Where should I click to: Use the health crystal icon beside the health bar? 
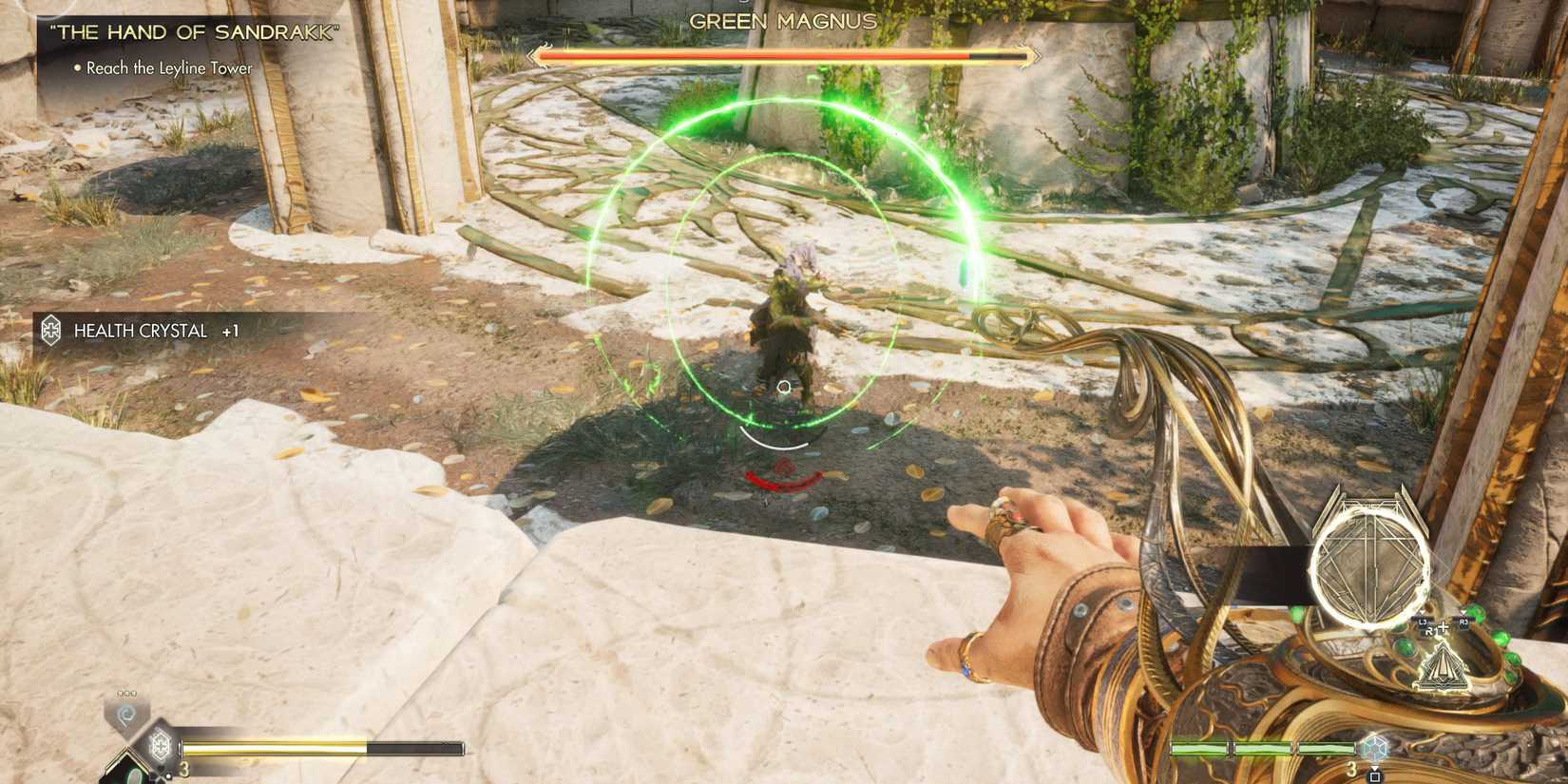(160, 745)
